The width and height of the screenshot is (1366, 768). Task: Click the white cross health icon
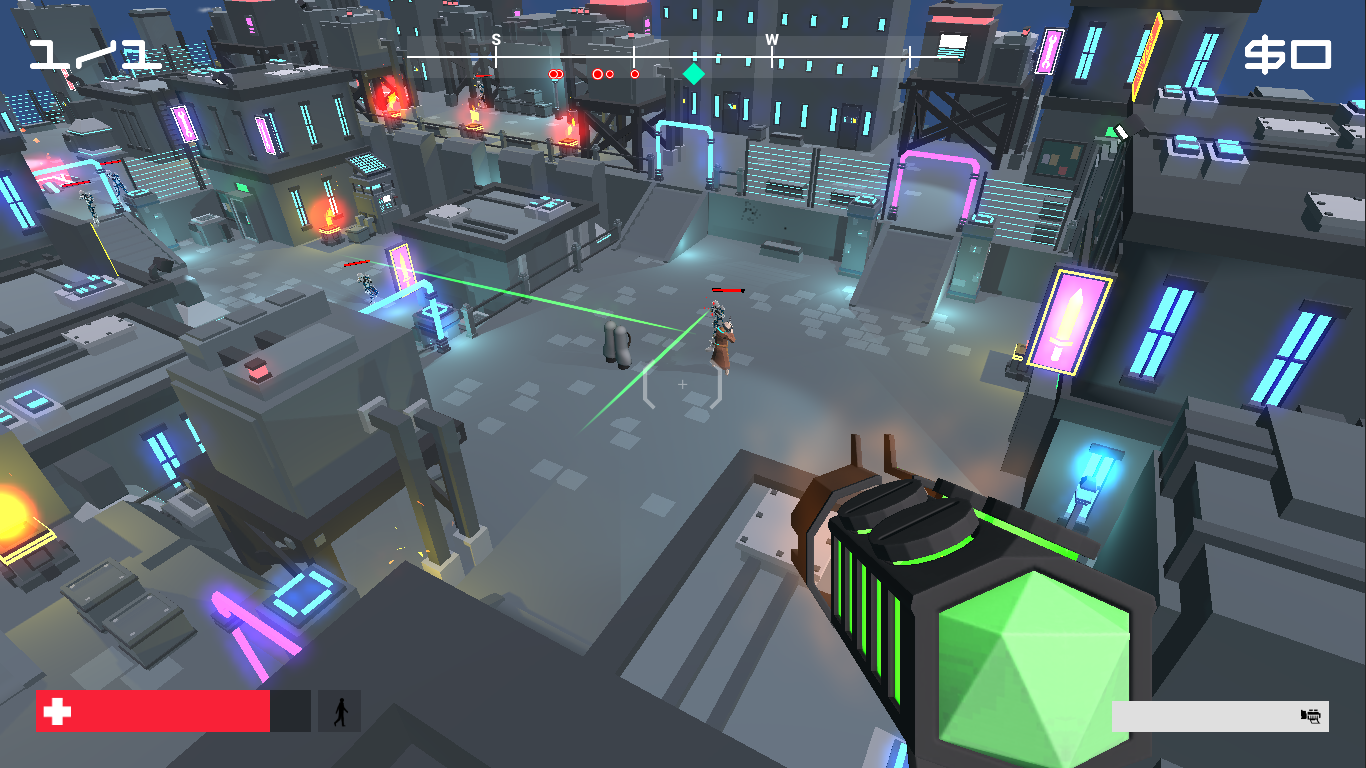pos(59,709)
